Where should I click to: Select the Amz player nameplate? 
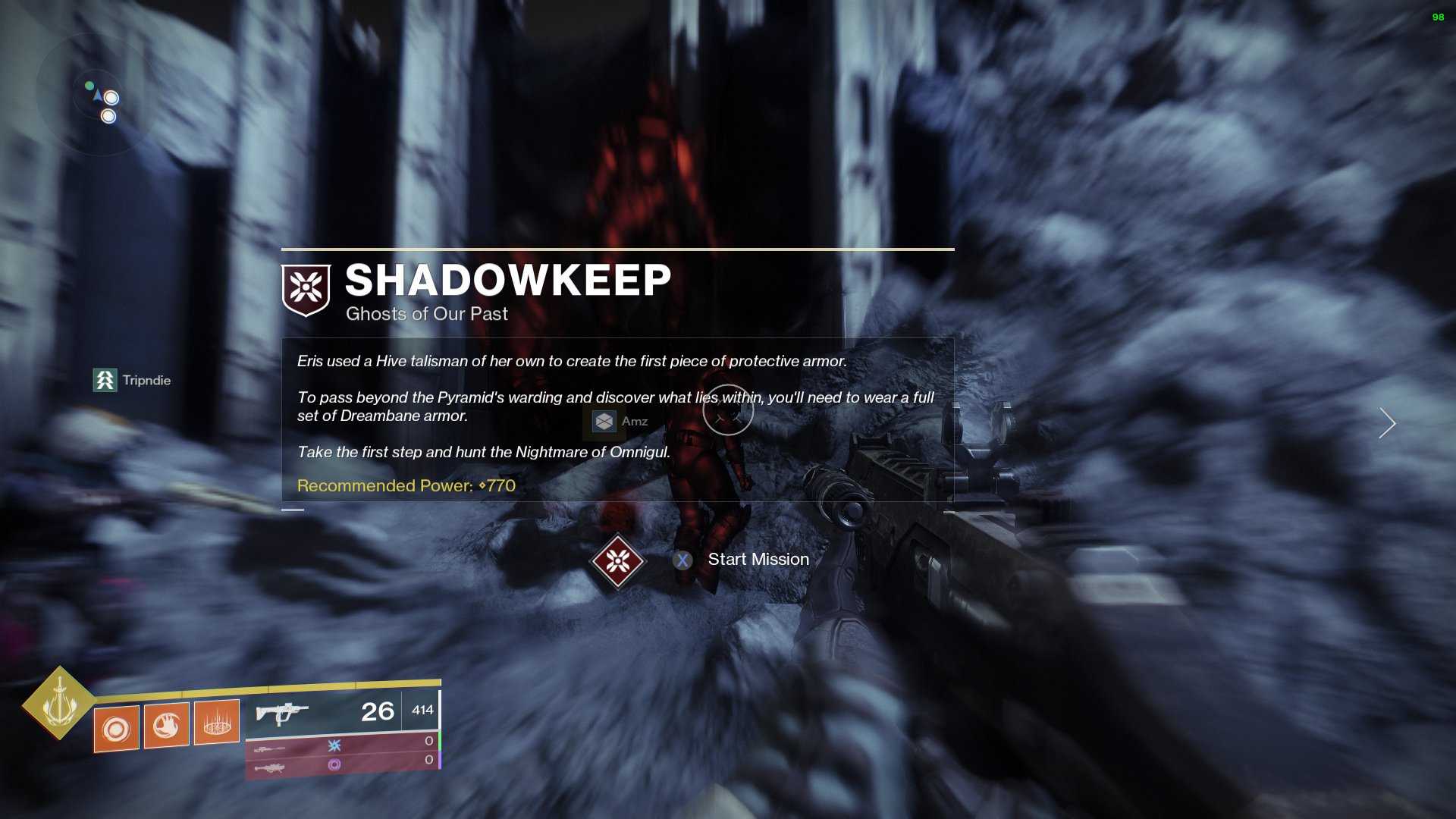coord(621,422)
